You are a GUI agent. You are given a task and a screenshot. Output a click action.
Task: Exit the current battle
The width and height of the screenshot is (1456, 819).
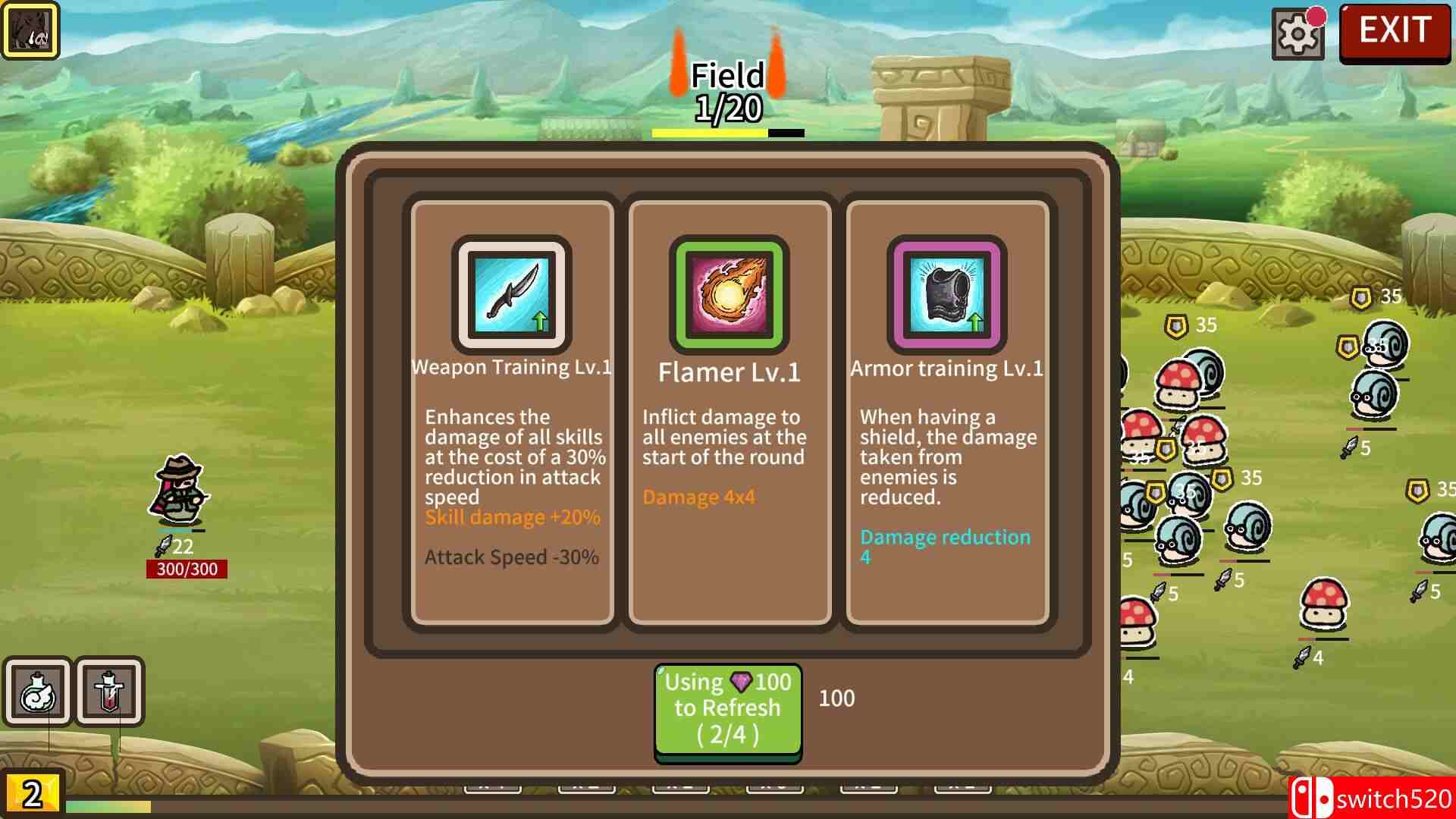pos(1394,32)
